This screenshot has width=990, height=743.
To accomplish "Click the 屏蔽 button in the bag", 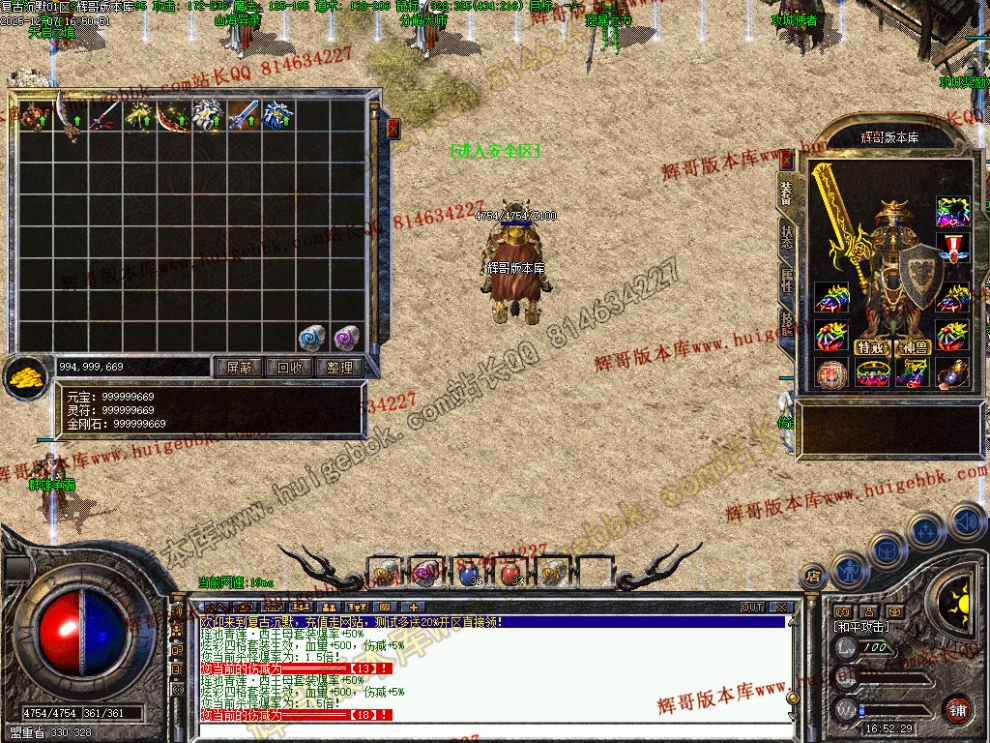I will tap(240, 368).
